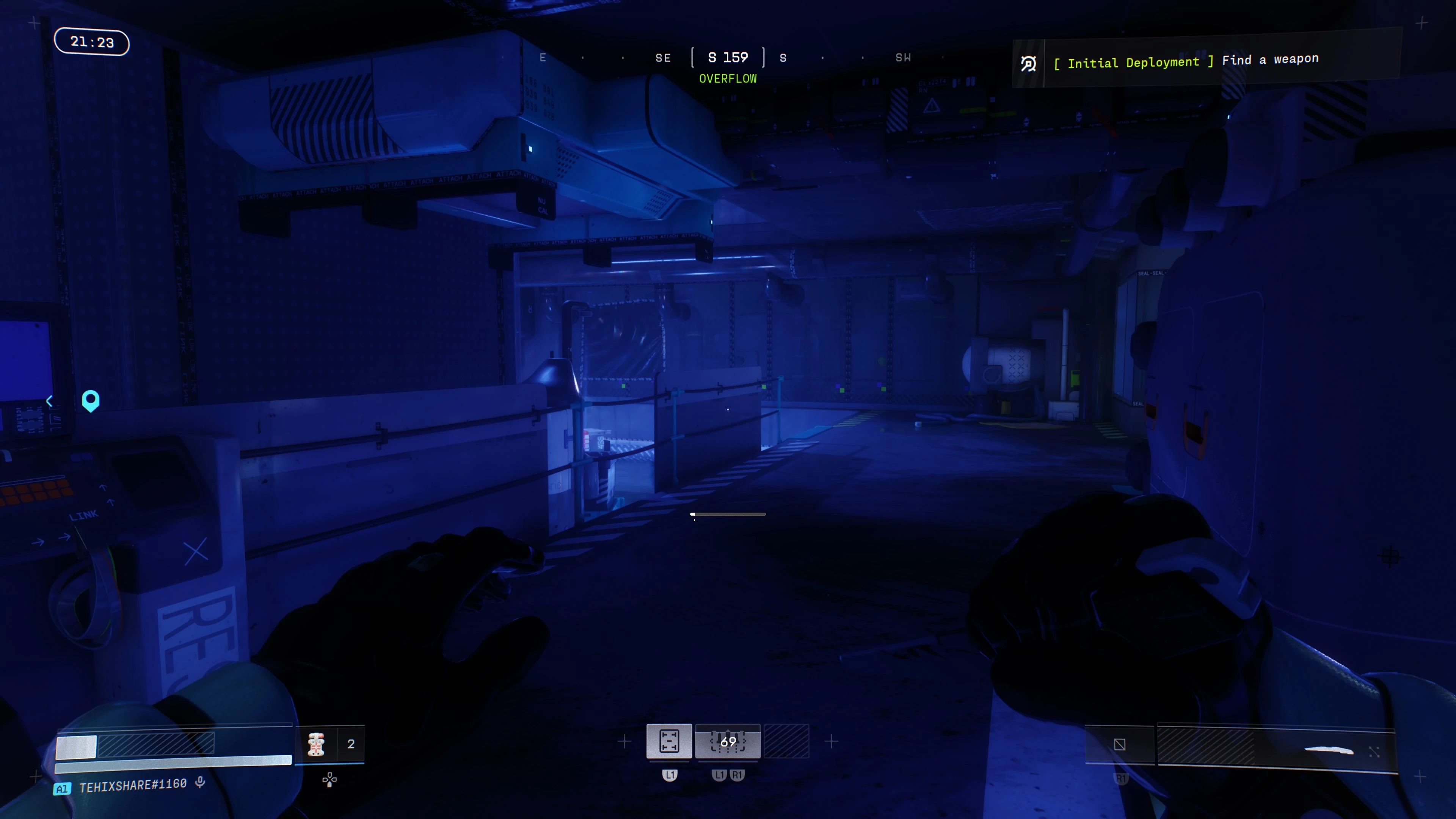The image size is (1456, 819).
Task: Select the medical patch kit consumable slot
Action: (x=316, y=744)
